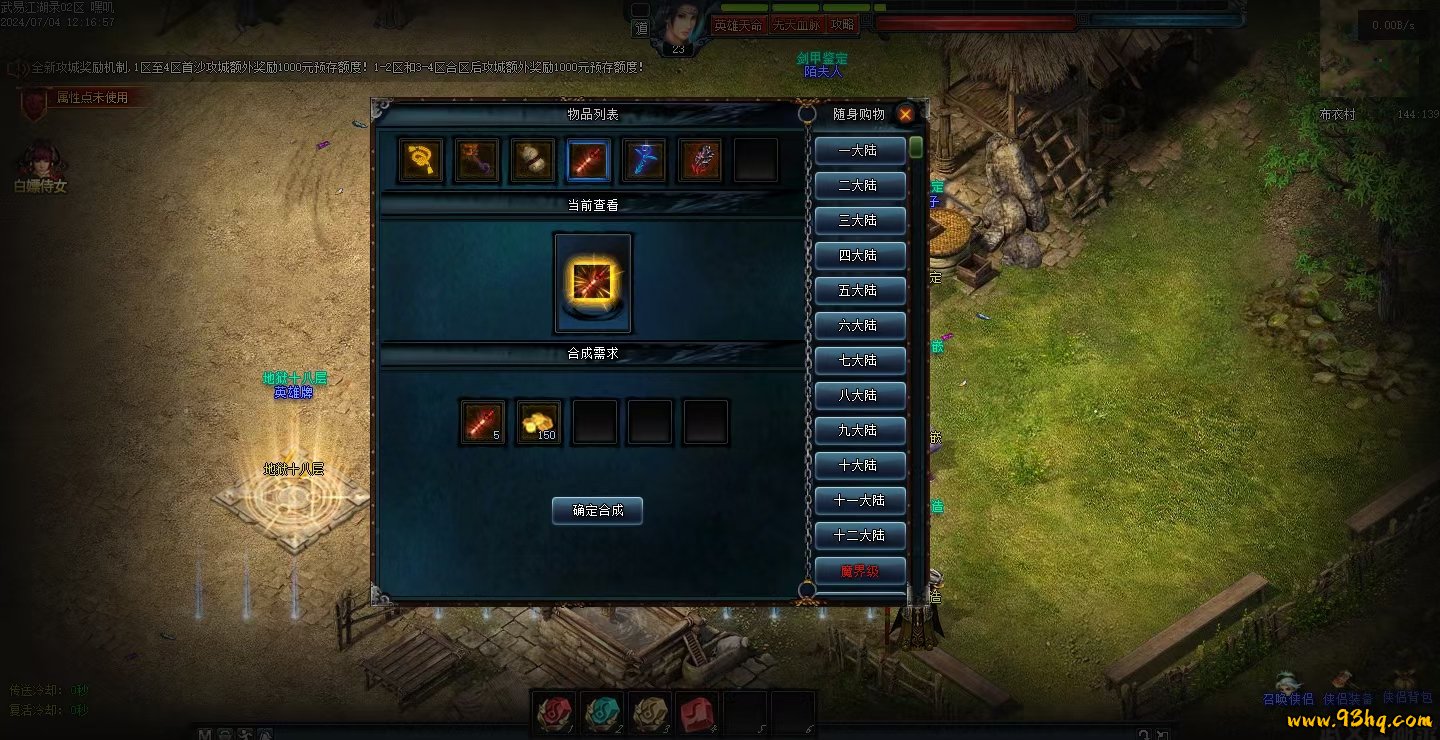Switch to the 三大陆 category
Image resolution: width=1440 pixels, height=740 pixels.
tap(859, 220)
